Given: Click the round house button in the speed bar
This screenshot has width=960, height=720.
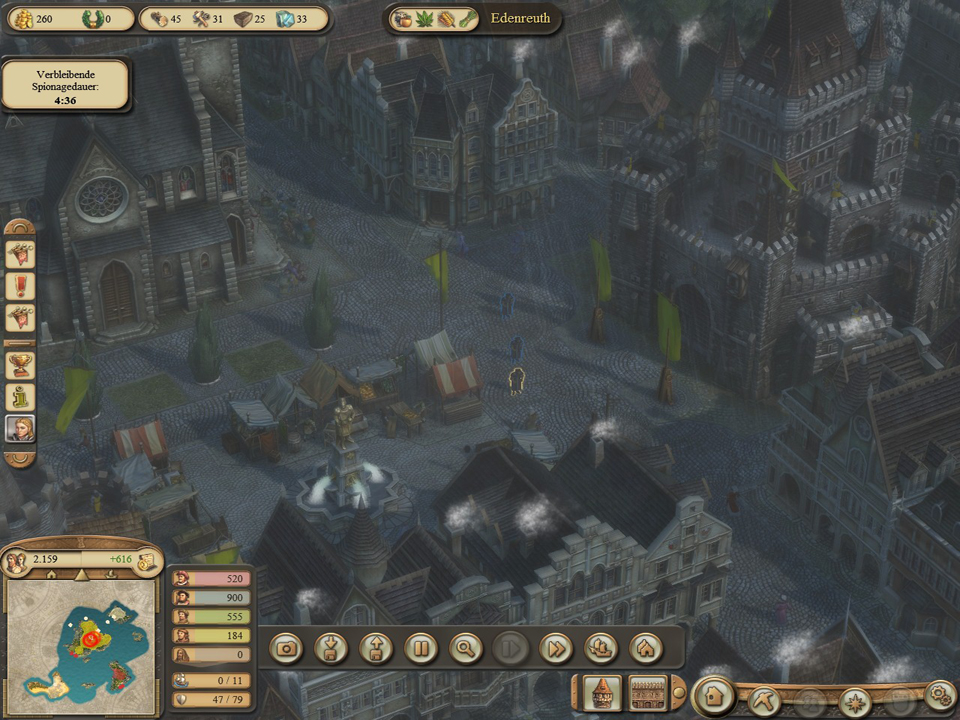Looking at the screenshot, I should pyautogui.click(x=646, y=648).
